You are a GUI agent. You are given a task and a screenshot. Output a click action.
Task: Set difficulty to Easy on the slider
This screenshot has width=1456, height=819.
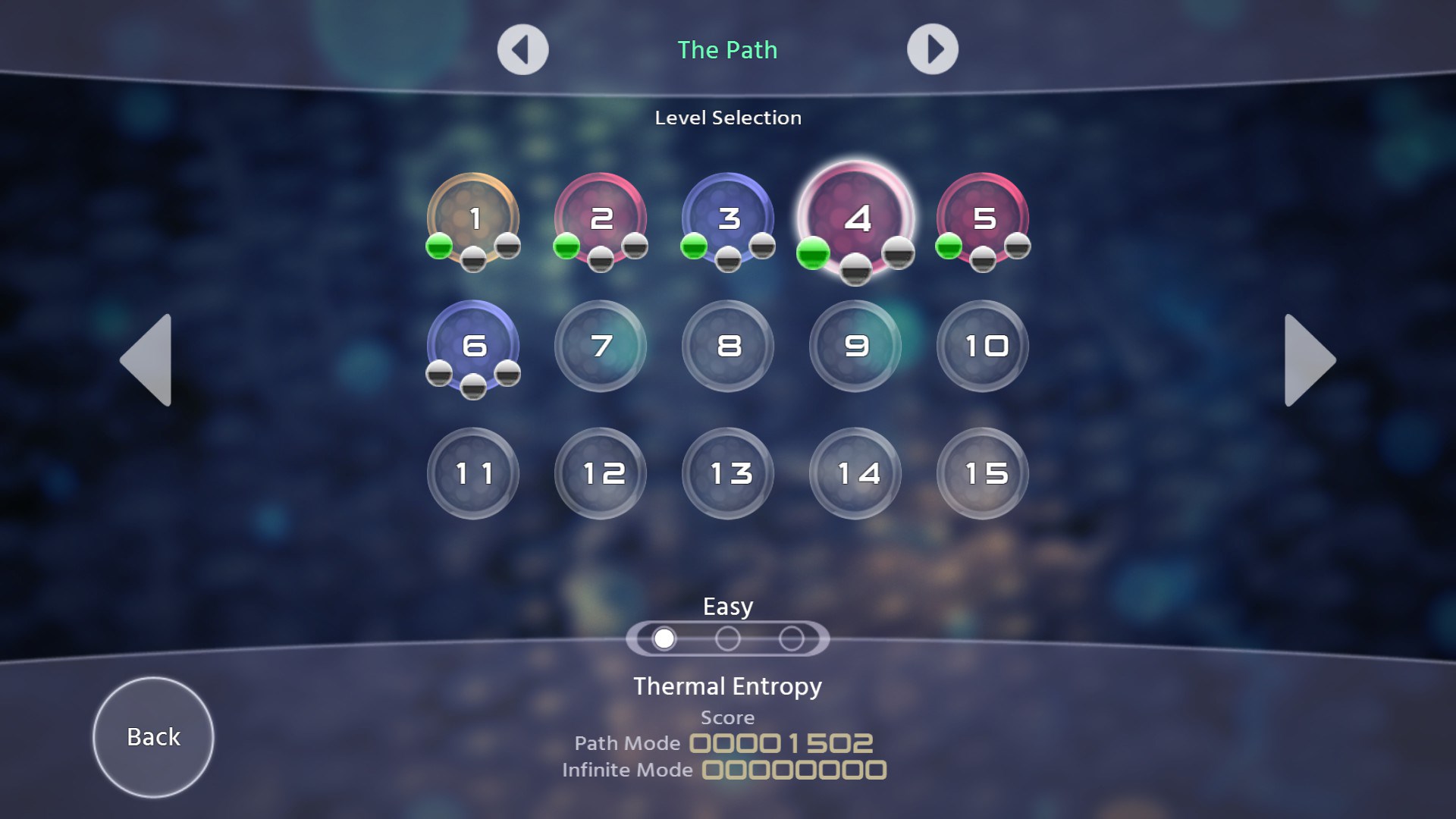point(664,638)
